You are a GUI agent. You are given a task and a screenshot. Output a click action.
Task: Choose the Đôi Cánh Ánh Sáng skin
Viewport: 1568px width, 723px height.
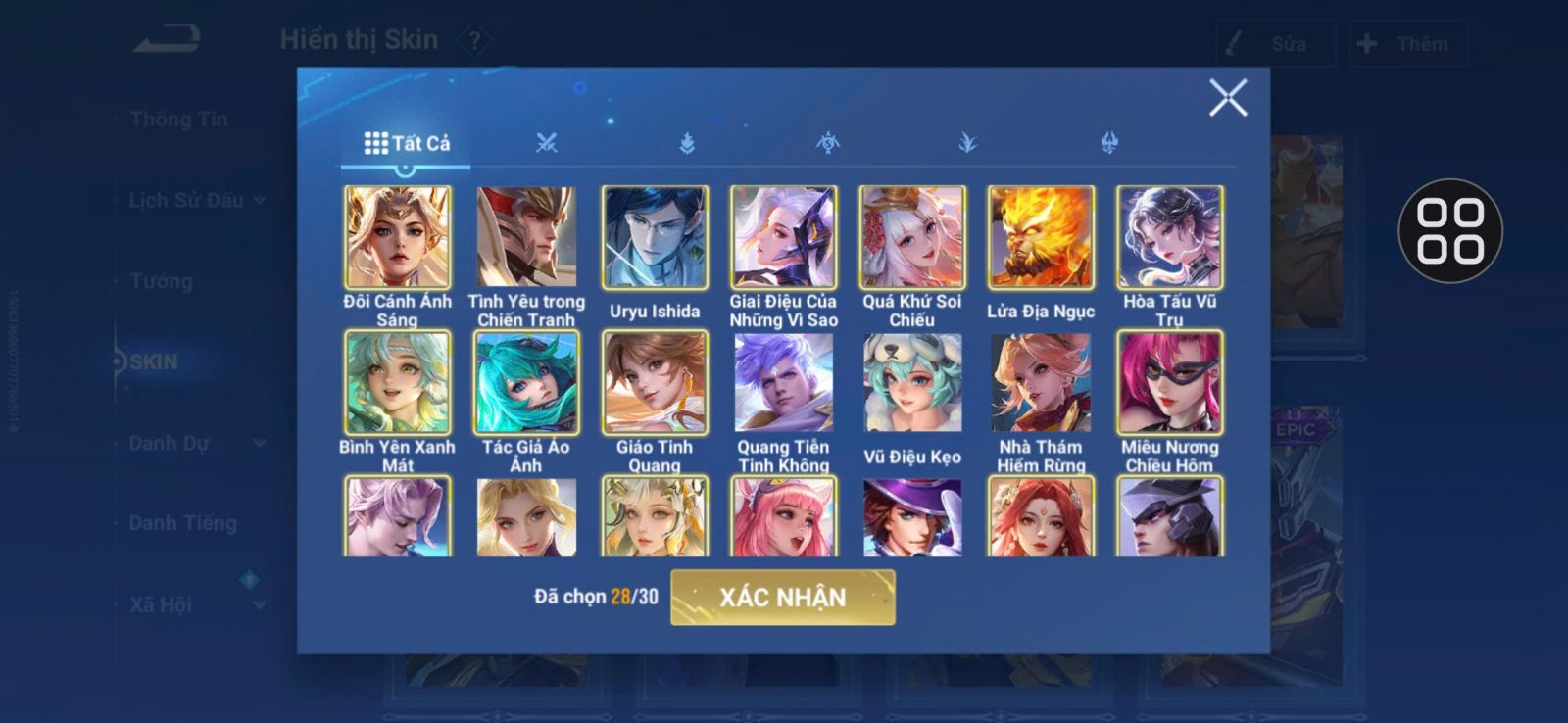coord(398,238)
